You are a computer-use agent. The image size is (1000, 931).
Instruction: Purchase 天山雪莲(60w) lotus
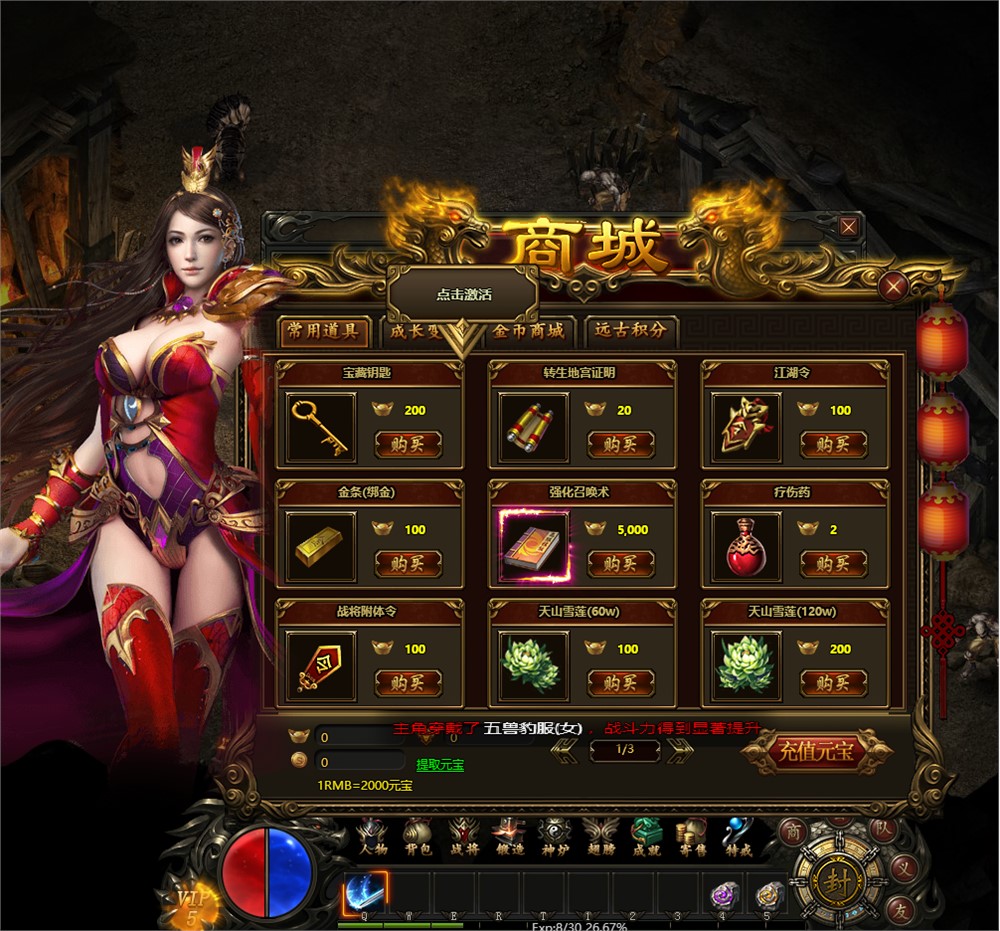(621, 683)
